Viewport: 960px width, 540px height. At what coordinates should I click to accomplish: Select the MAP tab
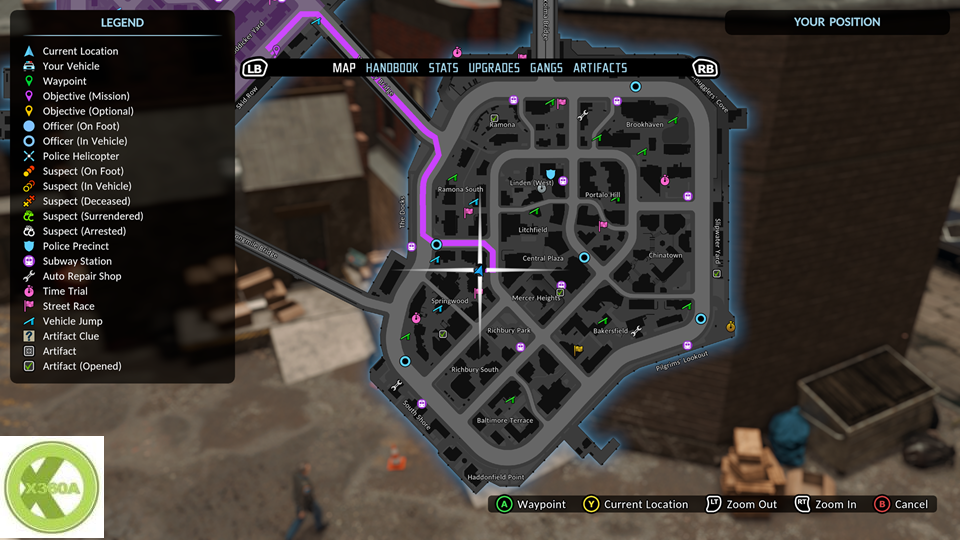click(344, 68)
